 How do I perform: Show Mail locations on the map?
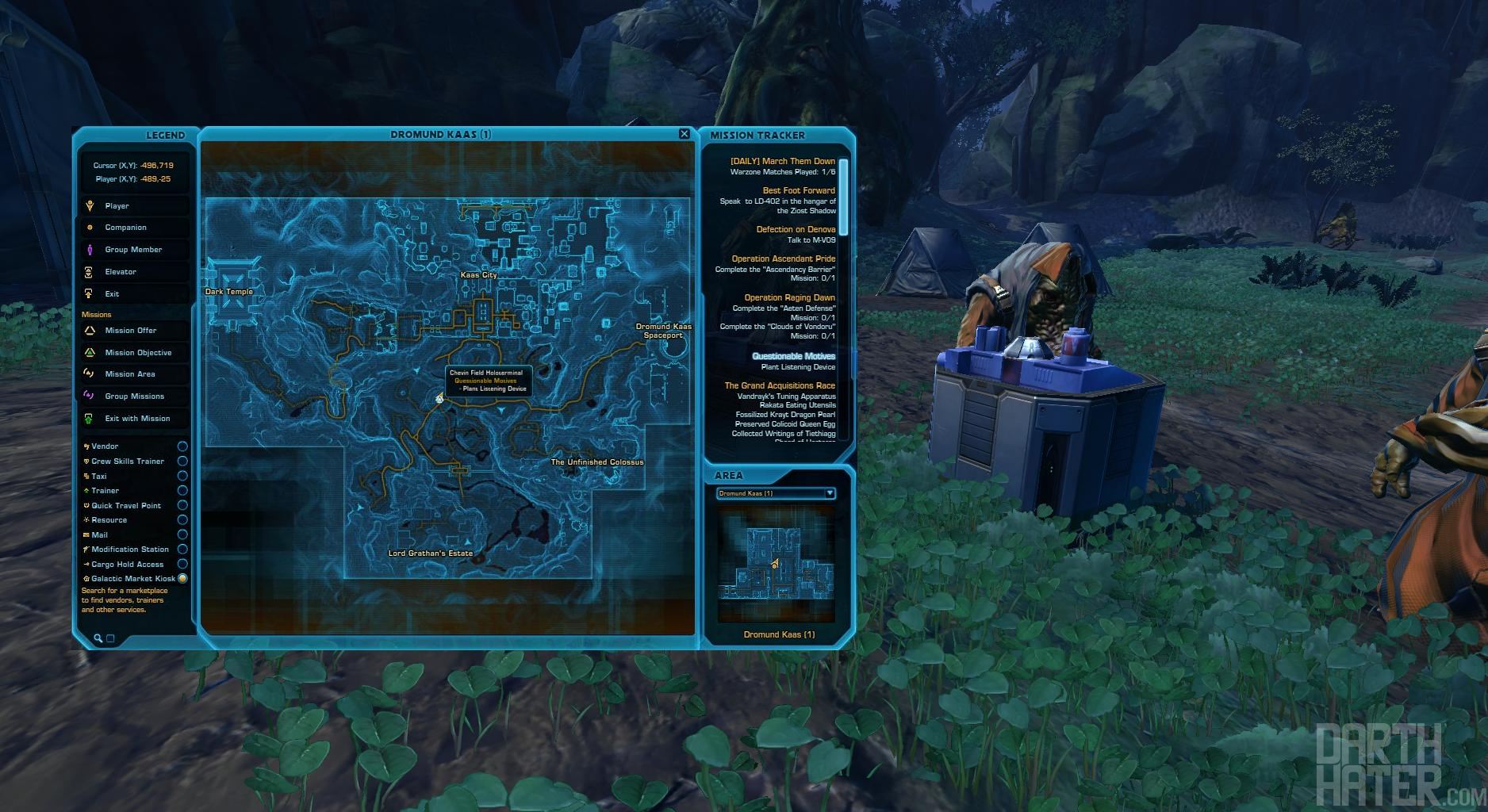pyautogui.click(x=182, y=534)
